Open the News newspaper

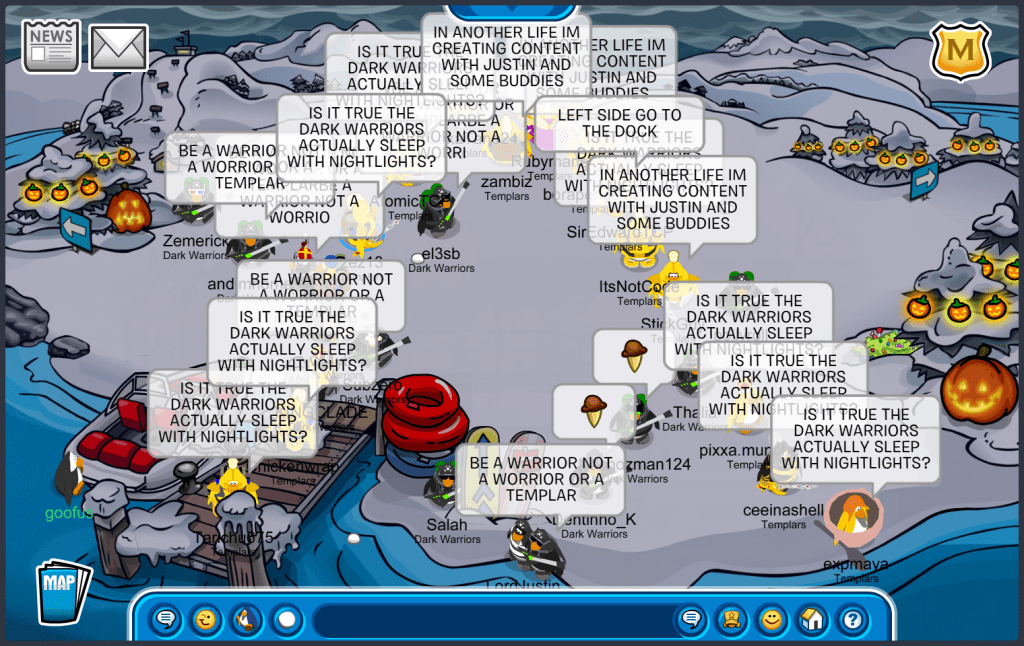click(51, 46)
